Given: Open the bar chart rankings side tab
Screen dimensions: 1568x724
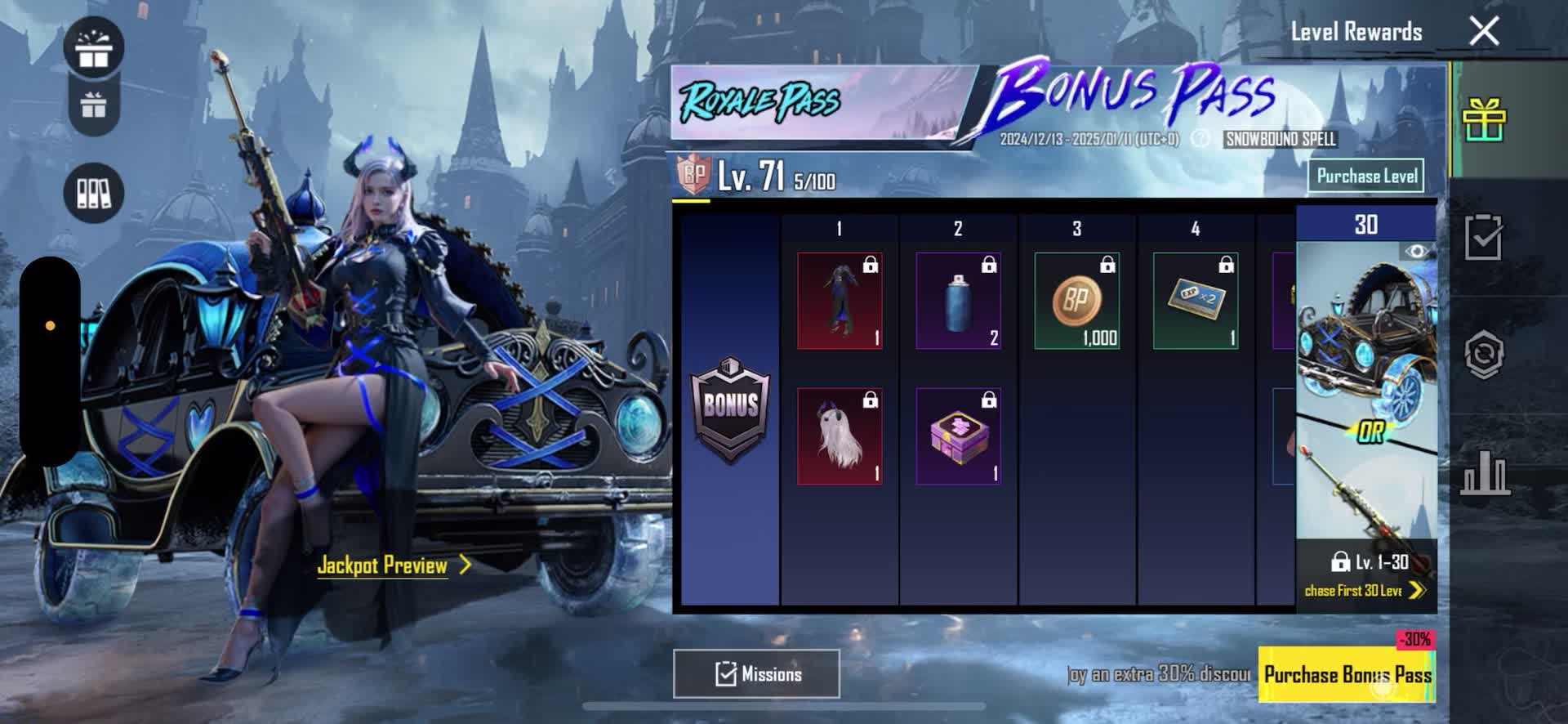Looking at the screenshot, I should click(1484, 472).
